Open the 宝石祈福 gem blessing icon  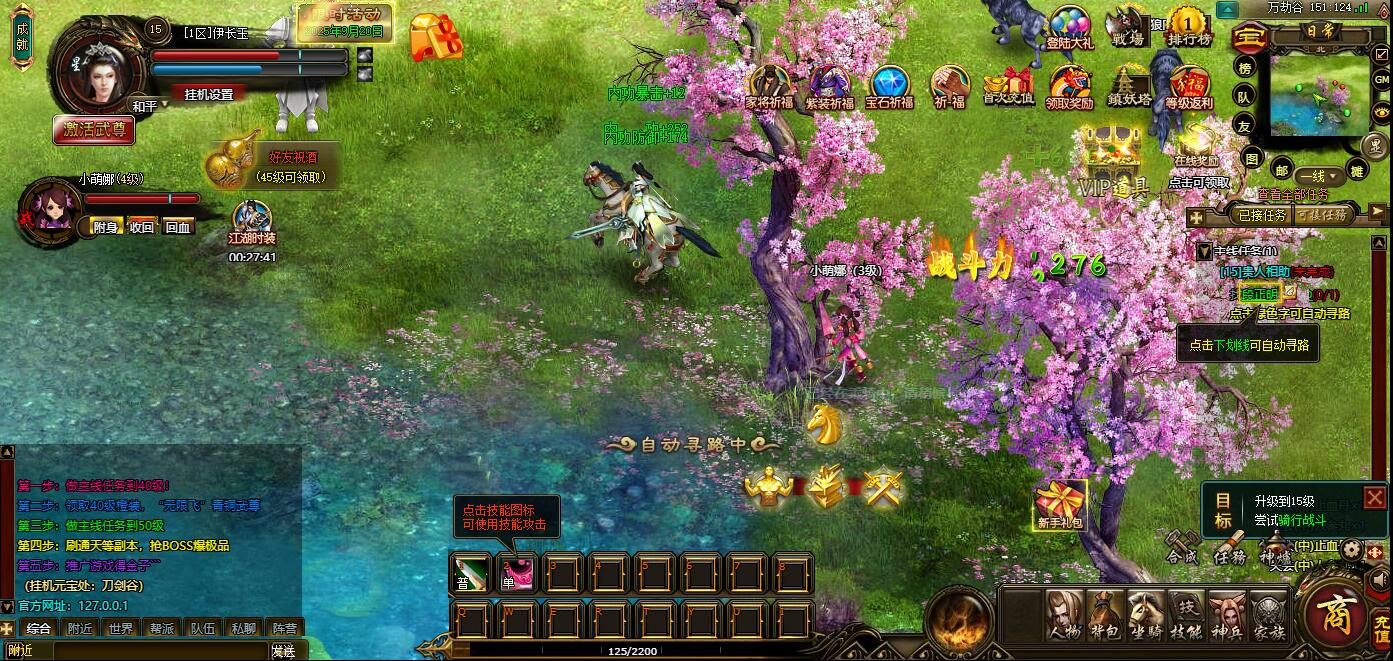point(889,87)
